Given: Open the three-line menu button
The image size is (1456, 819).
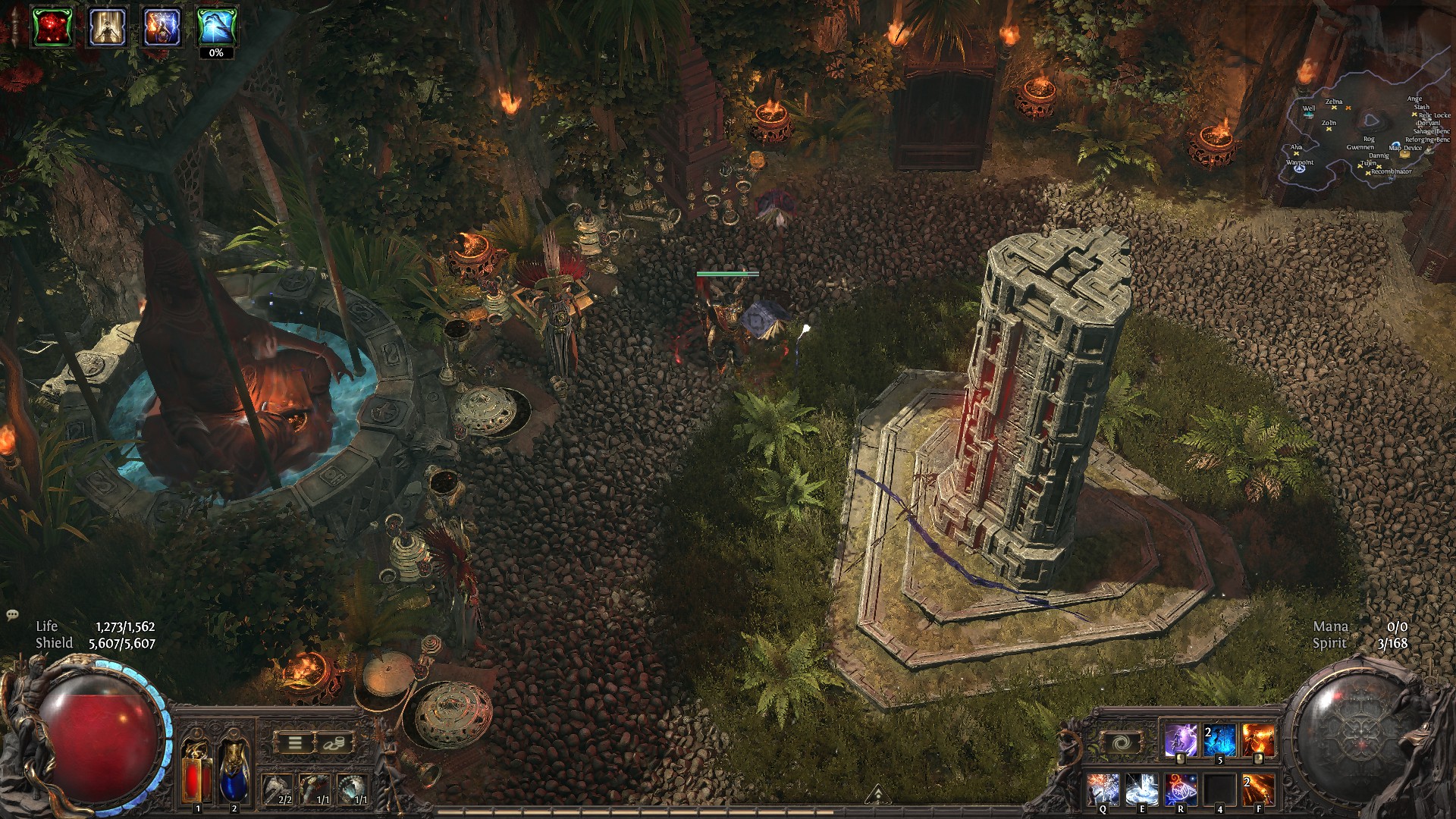Looking at the screenshot, I should coord(295,743).
